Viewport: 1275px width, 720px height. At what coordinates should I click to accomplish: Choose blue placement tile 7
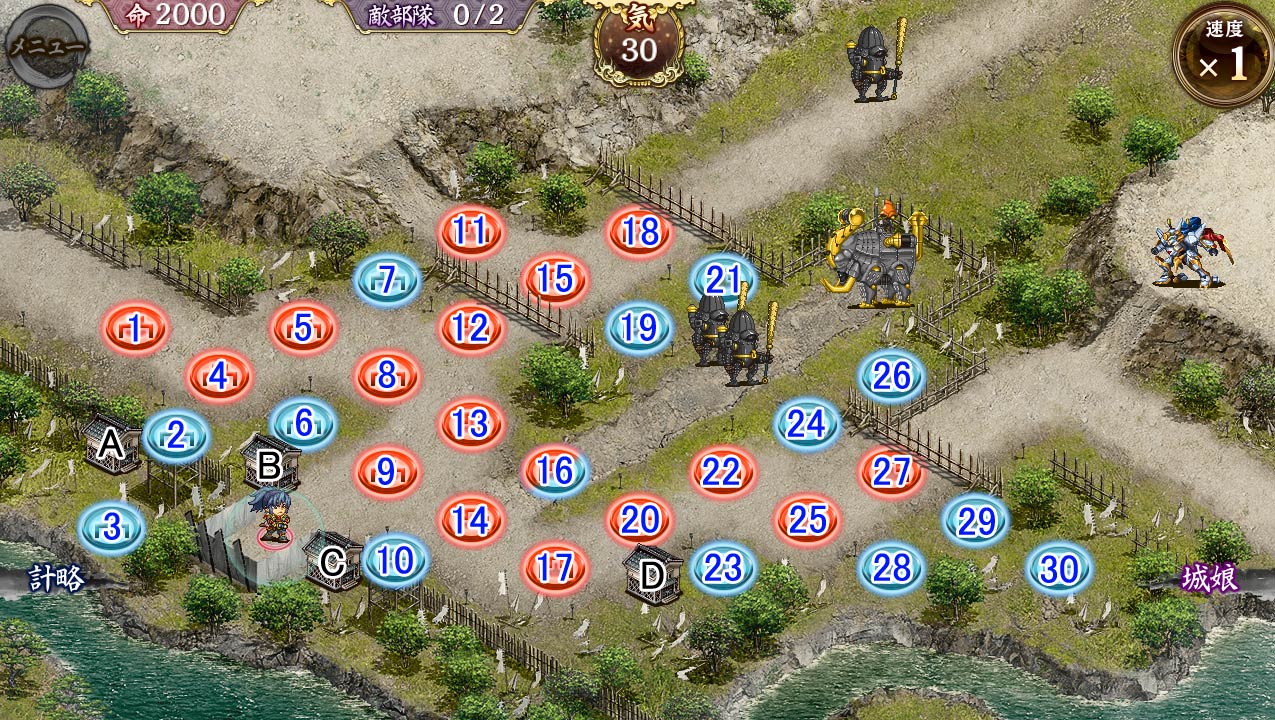click(387, 280)
